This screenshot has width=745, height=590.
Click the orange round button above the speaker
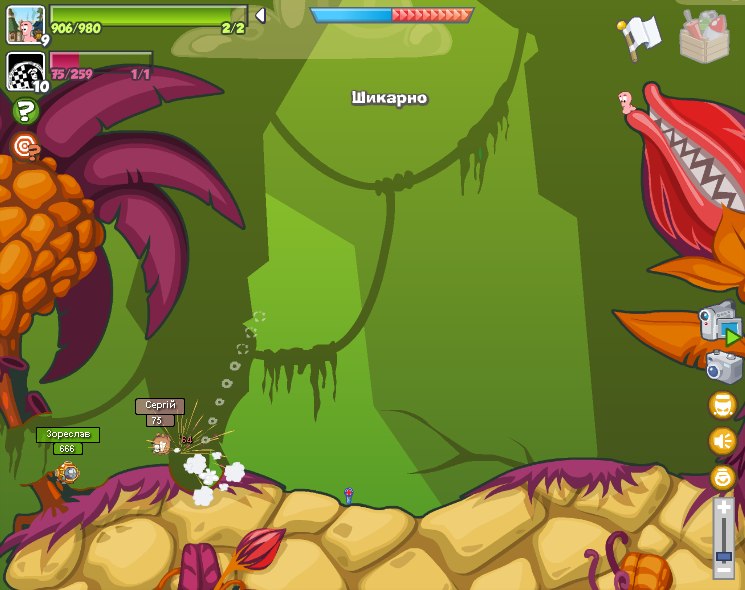722,405
